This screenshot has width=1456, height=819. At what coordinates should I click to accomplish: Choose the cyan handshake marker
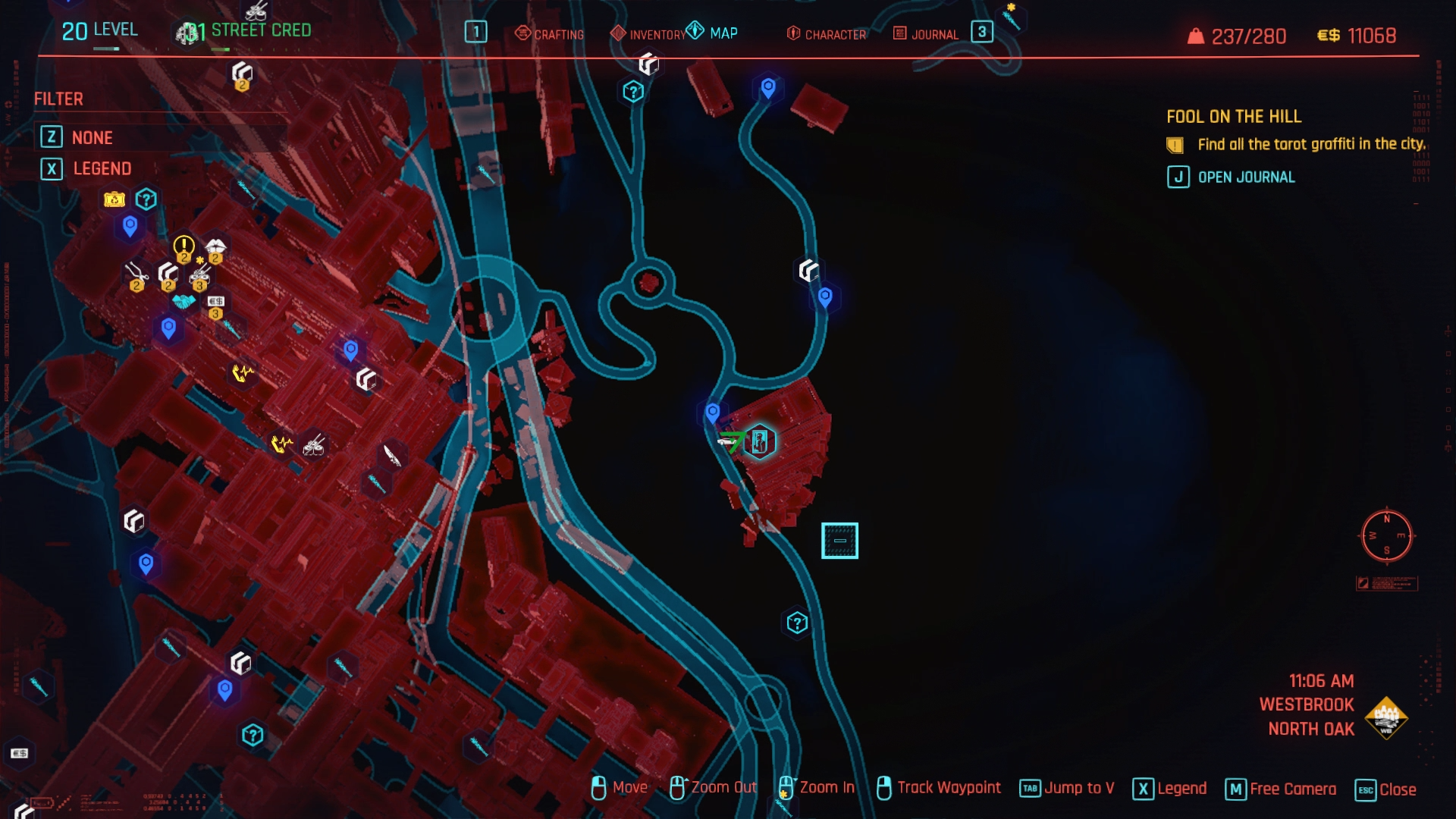[x=184, y=302]
